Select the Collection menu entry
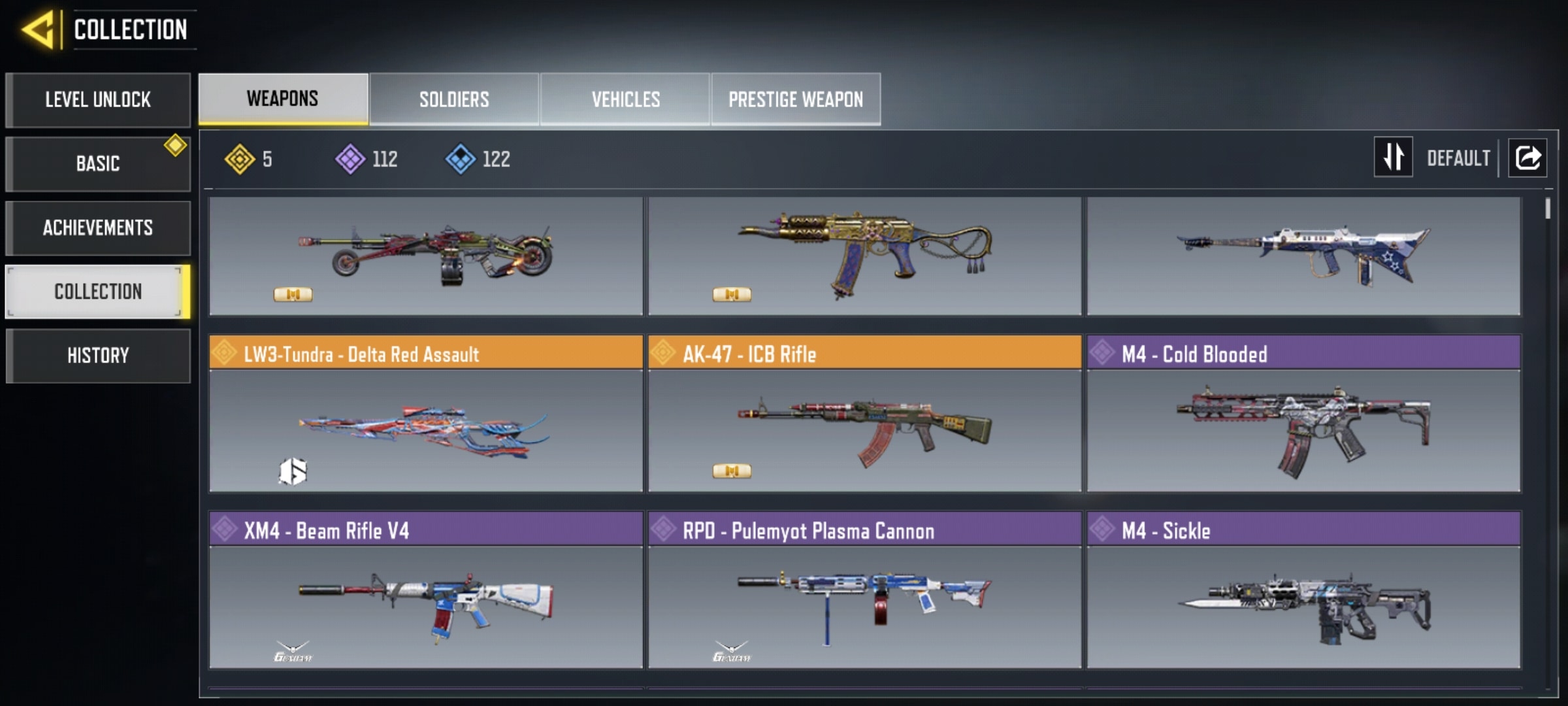1568x706 pixels. point(98,292)
